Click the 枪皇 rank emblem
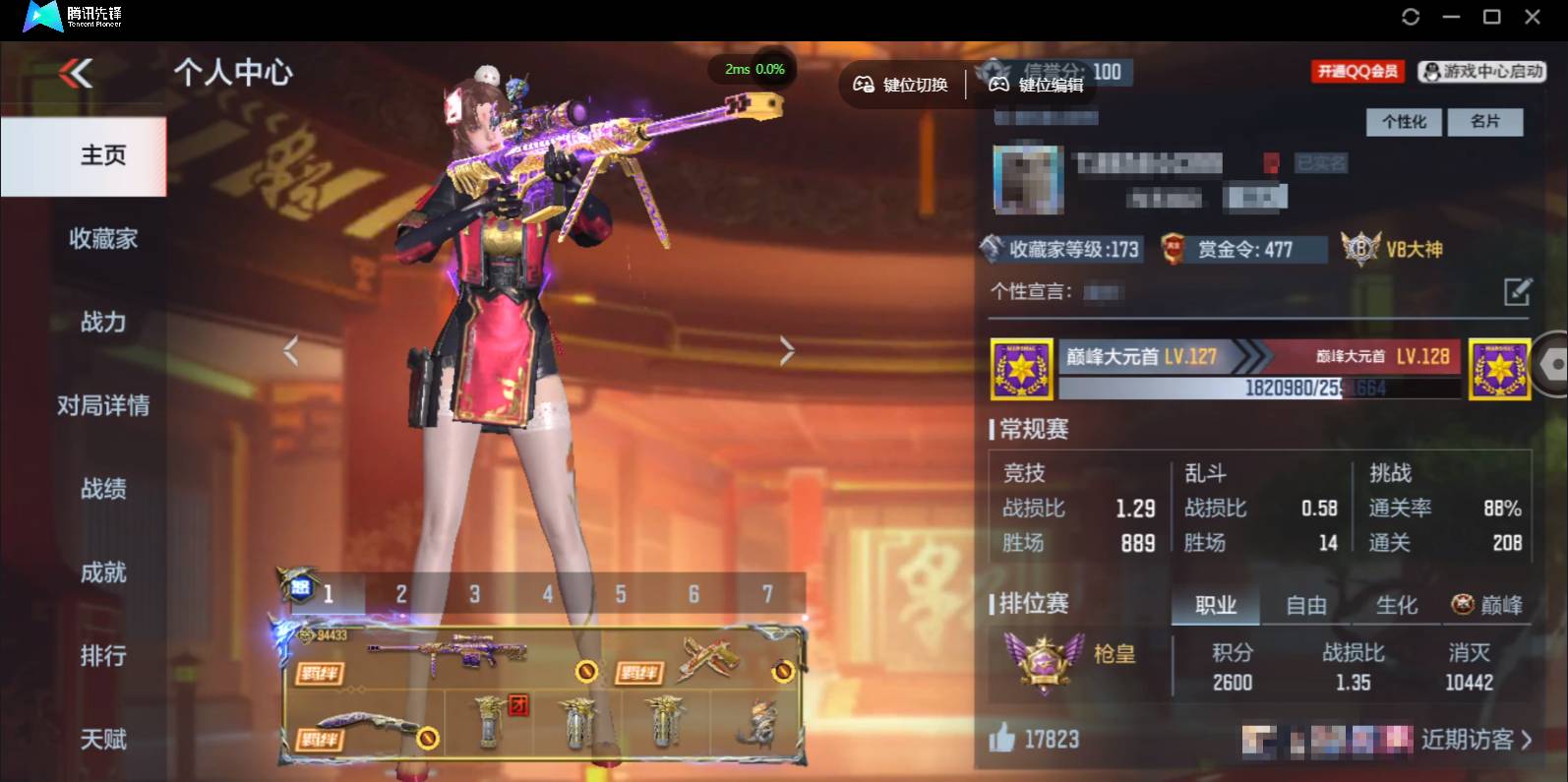This screenshot has height=782, width=1568. coord(1045,662)
